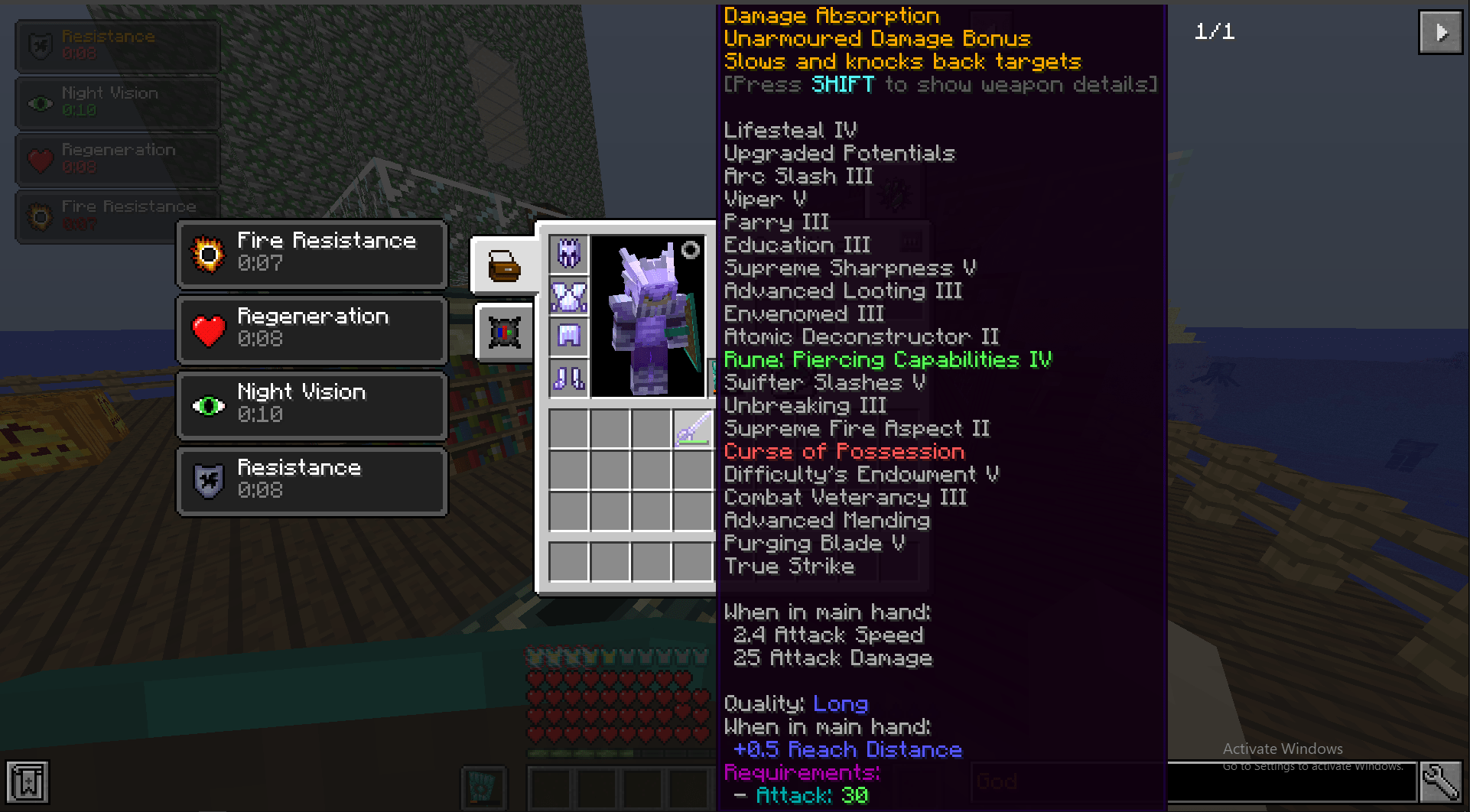Select the helmet armor slot
Screen dimensions: 1470x812
click(568, 253)
